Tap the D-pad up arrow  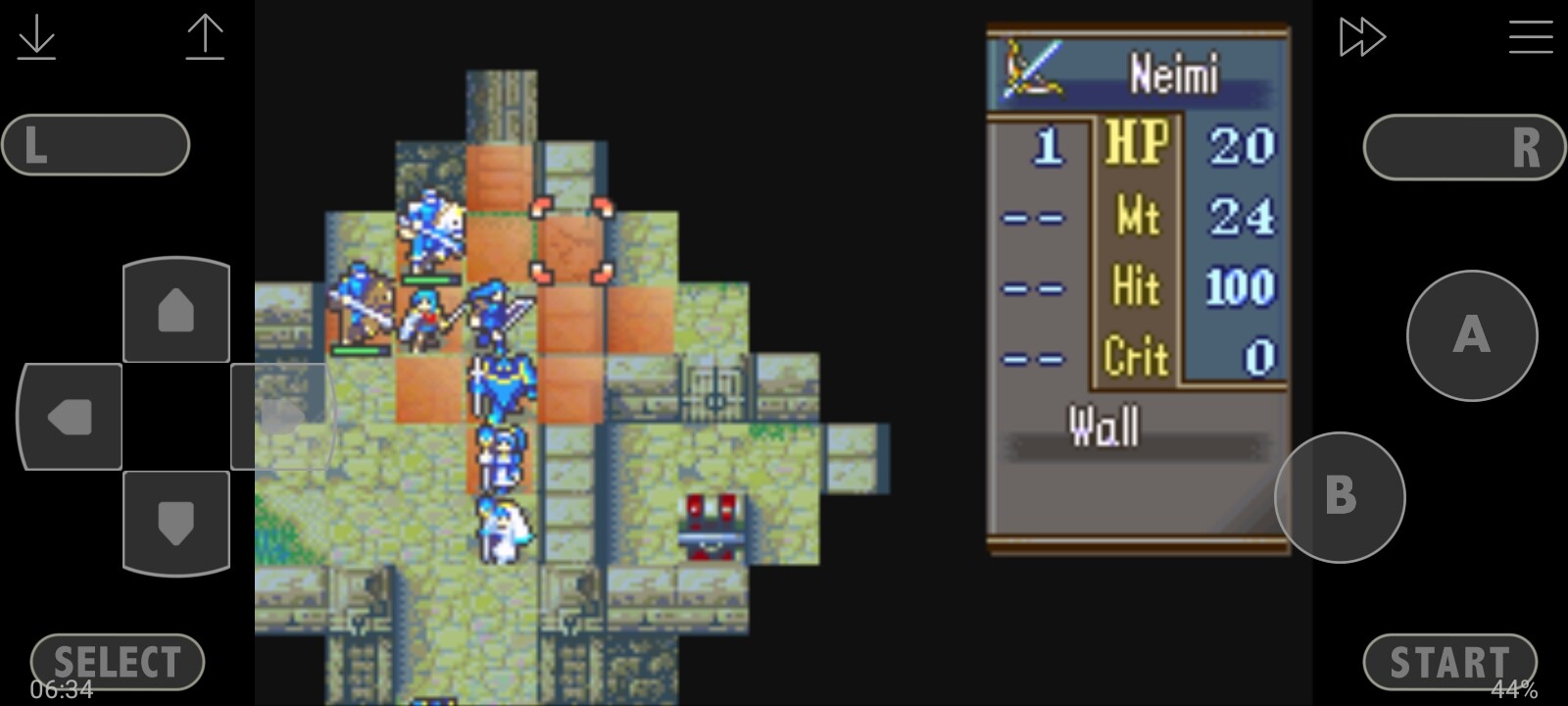coord(176,310)
